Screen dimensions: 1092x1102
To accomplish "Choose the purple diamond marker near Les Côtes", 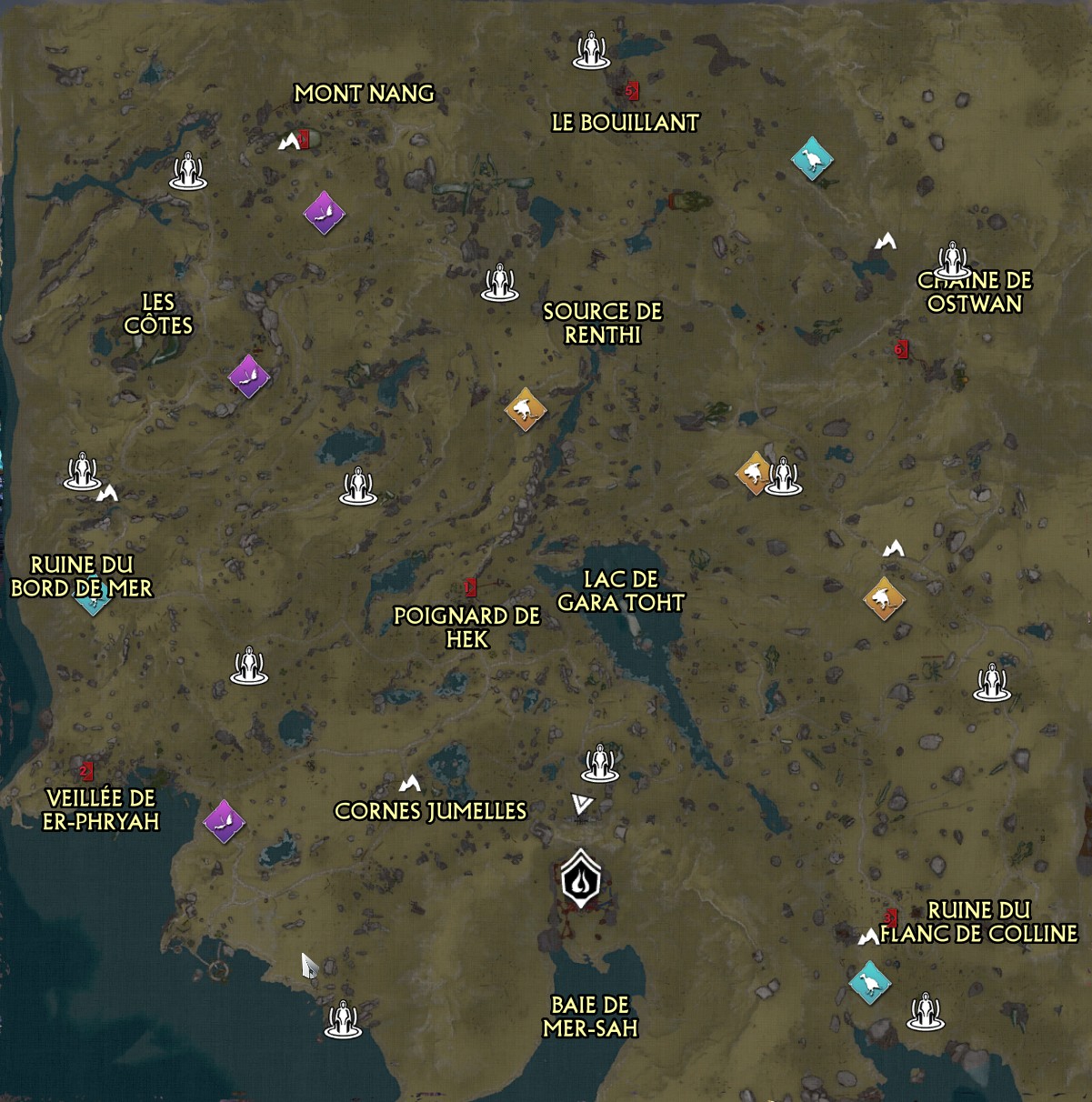I will pyautogui.click(x=248, y=375).
